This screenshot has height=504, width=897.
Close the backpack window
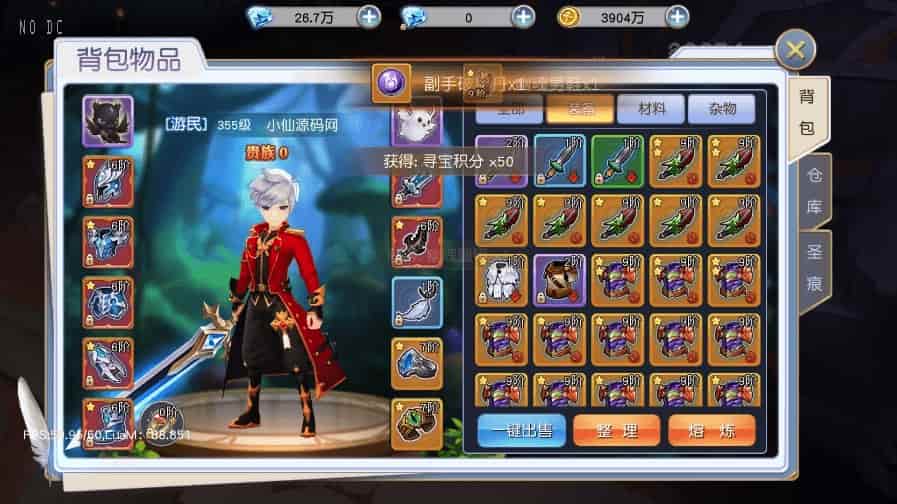click(x=795, y=50)
